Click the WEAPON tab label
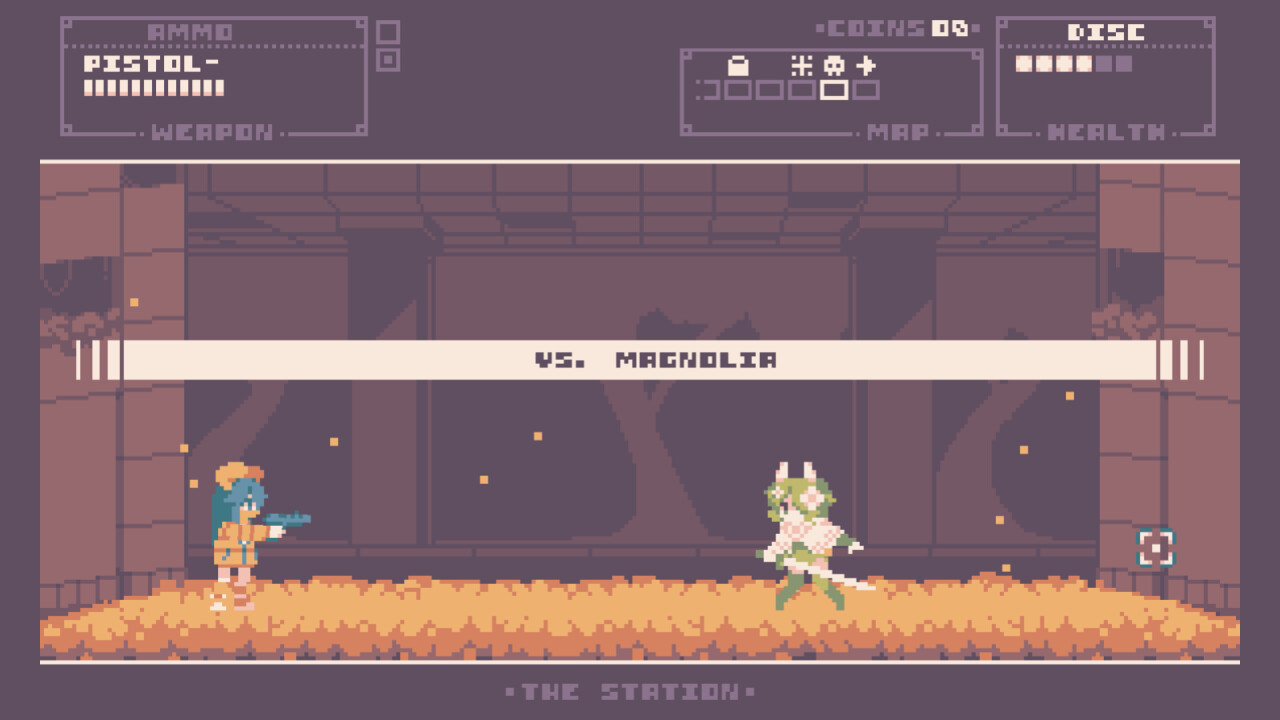The image size is (1280, 720). pyautogui.click(x=212, y=131)
